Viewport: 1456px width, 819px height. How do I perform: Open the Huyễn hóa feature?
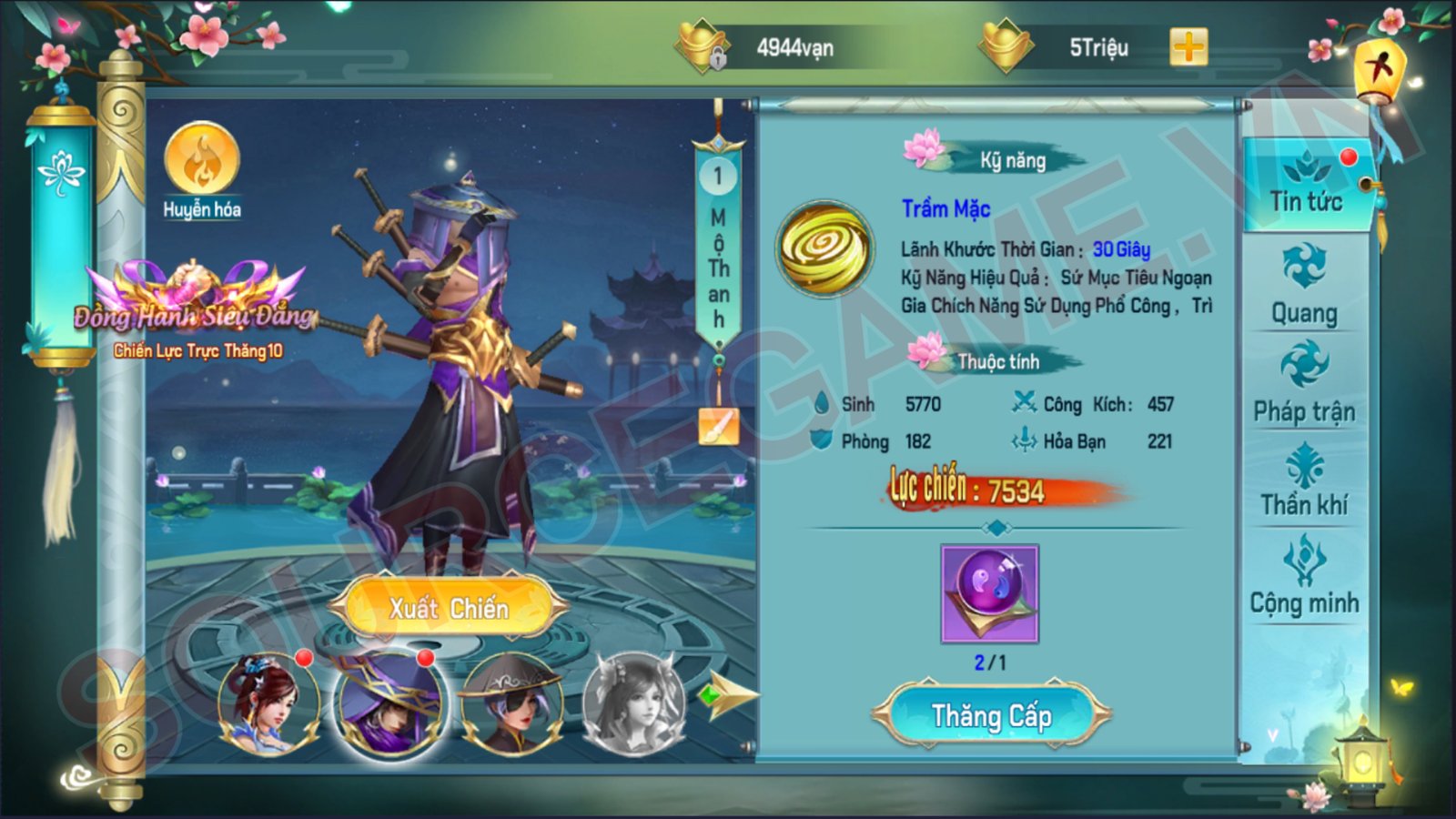point(201,170)
